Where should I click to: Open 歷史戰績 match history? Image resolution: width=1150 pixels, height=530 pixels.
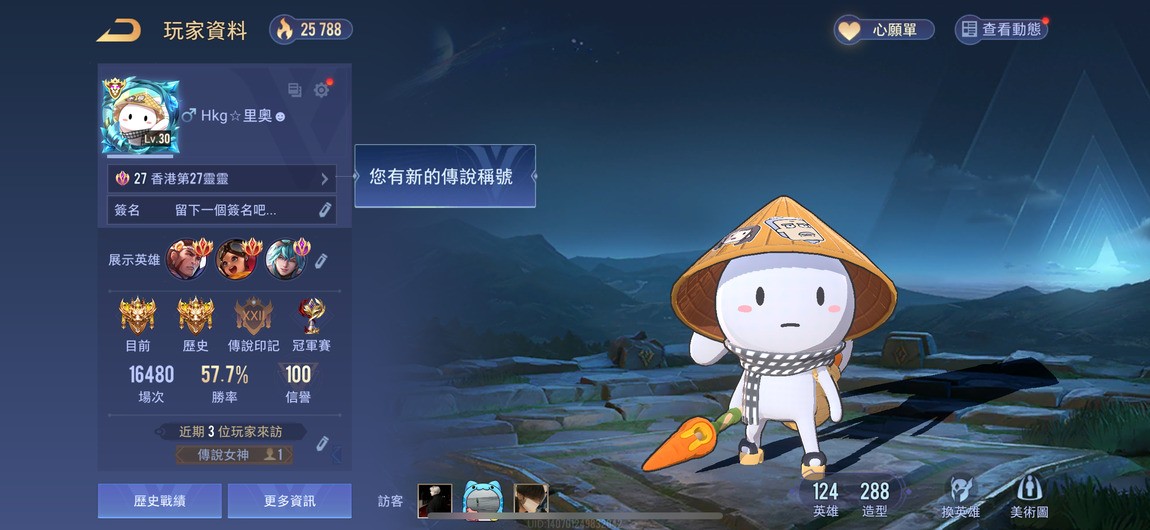pyautogui.click(x=159, y=500)
